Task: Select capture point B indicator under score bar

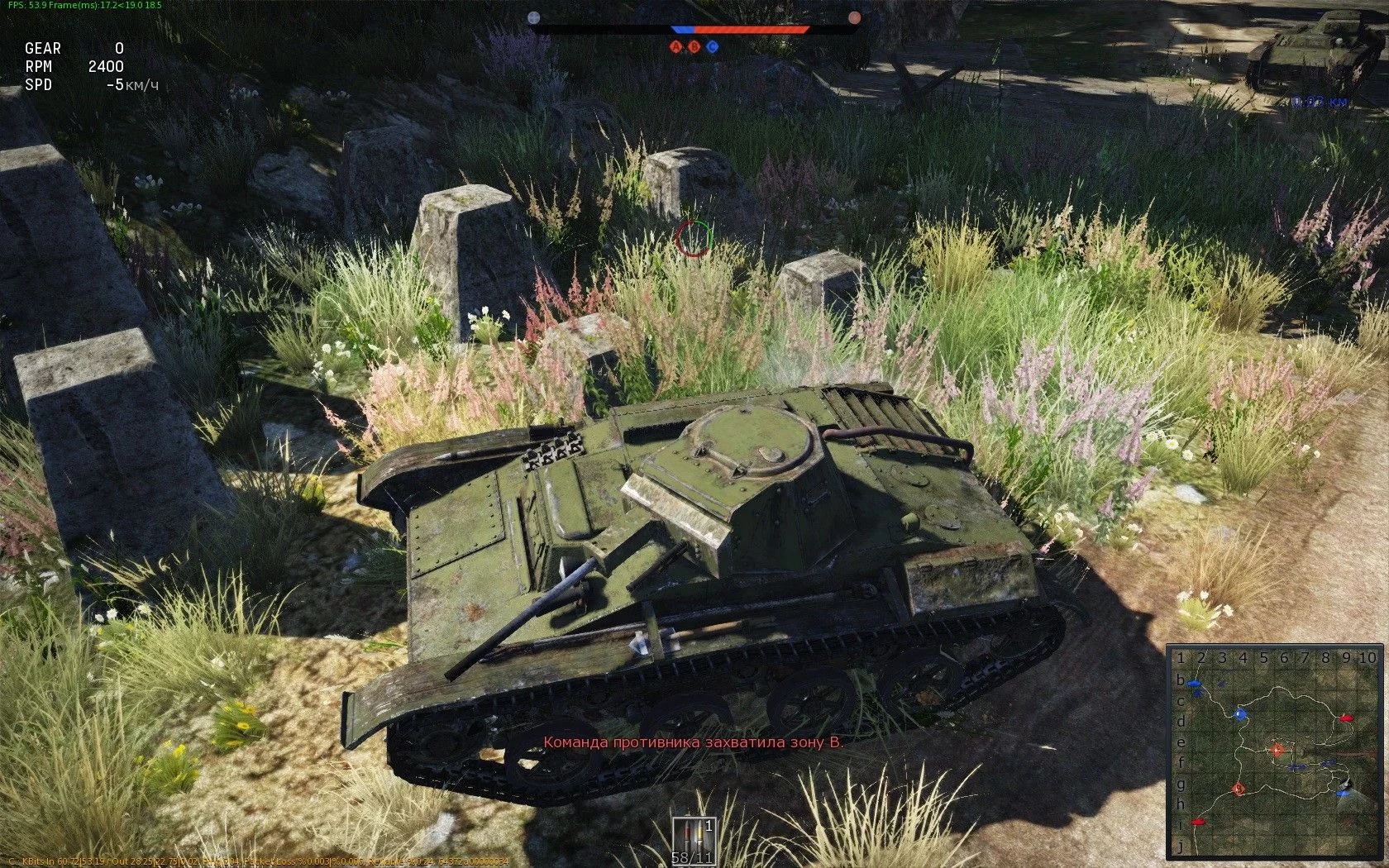Action: (694, 46)
